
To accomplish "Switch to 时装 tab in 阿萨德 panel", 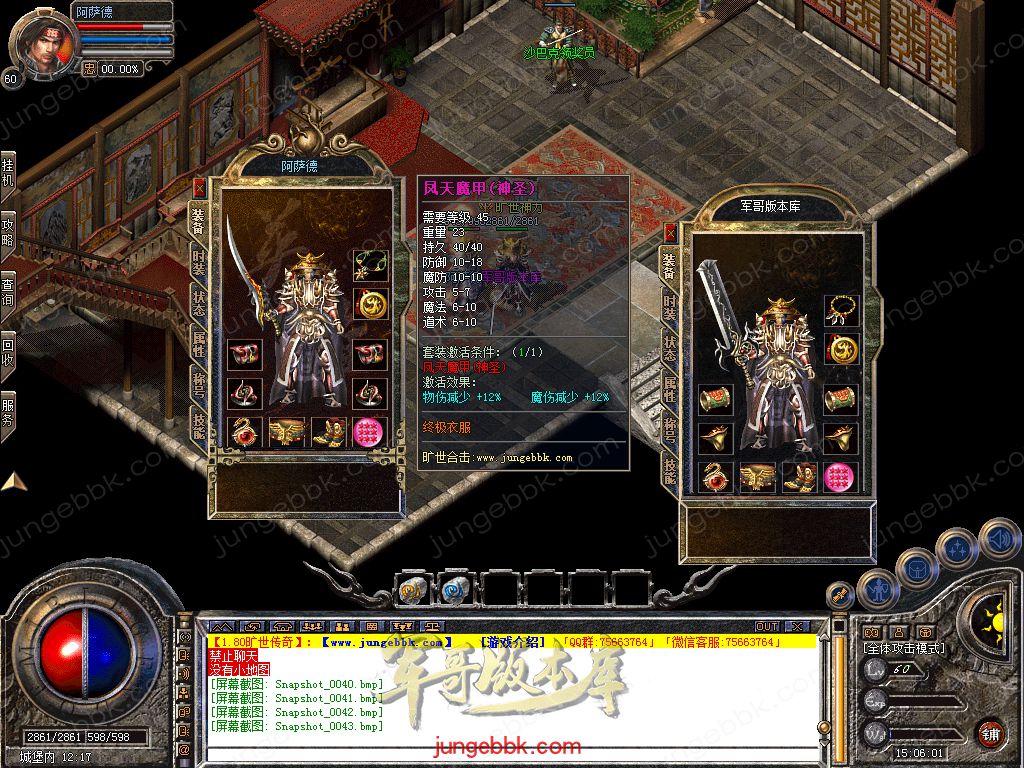I will [x=198, y=263].
